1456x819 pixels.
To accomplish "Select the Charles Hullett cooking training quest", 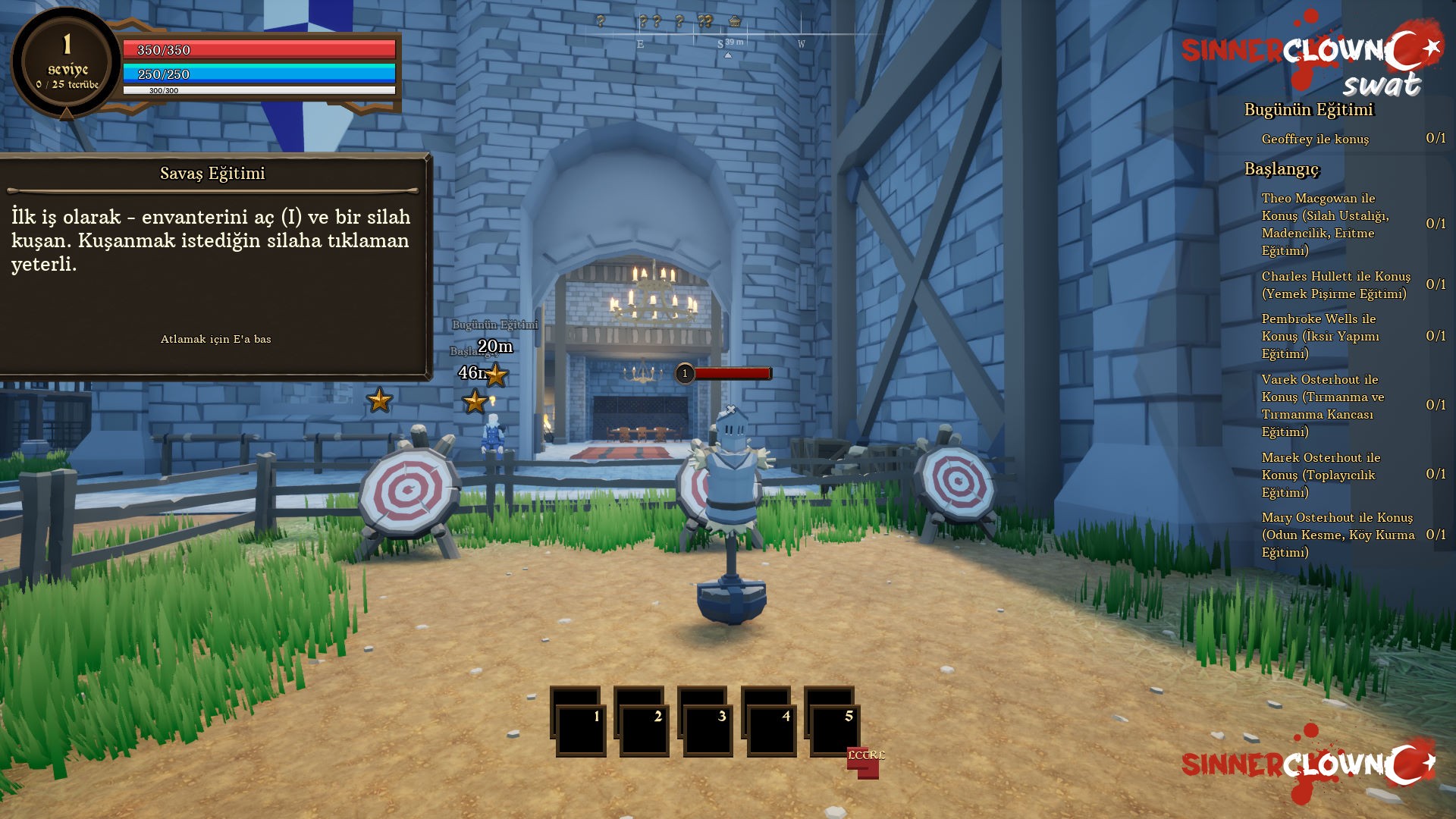I will coord(1335,285).
